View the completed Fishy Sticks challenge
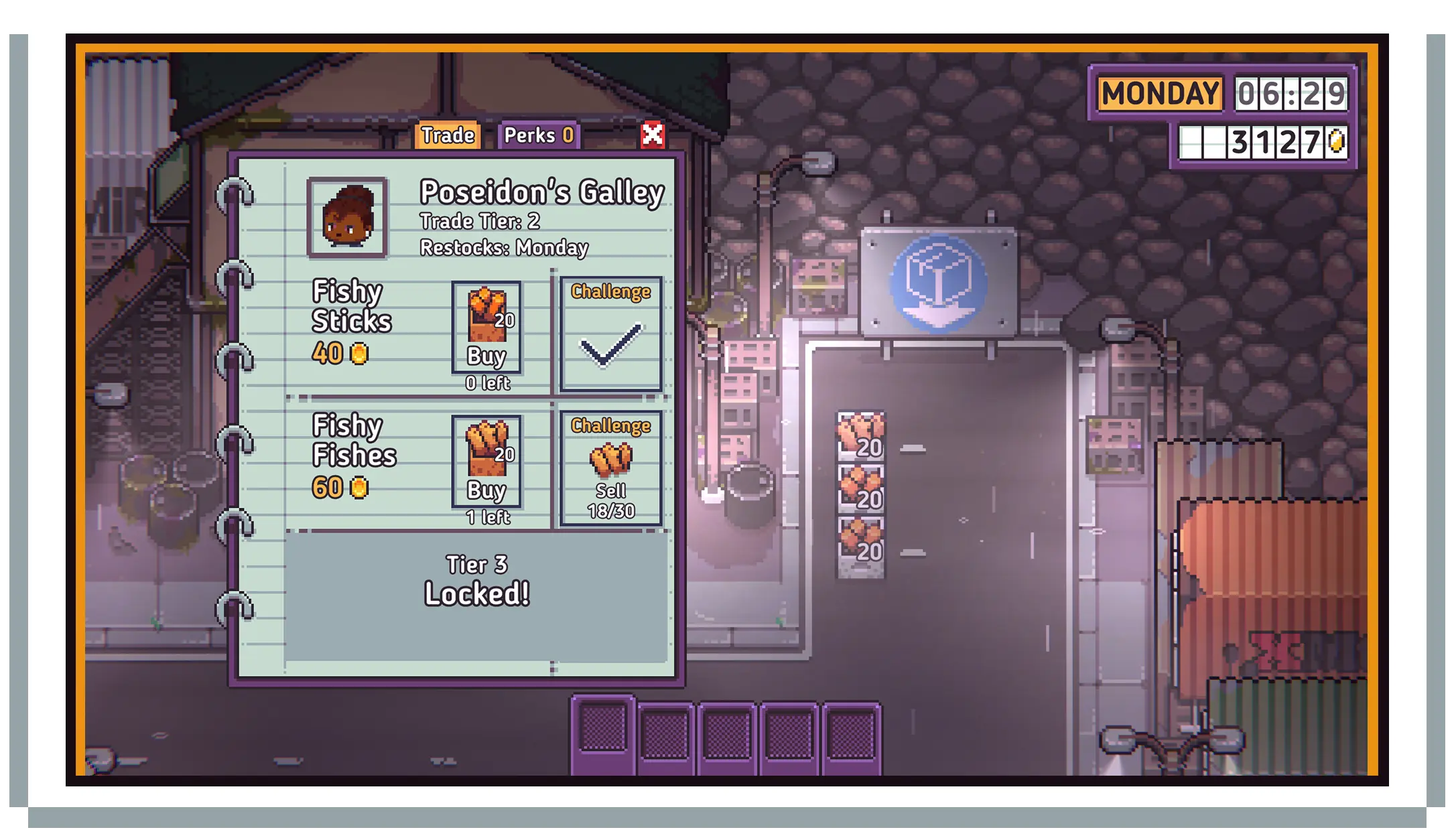 coord(610,334)
